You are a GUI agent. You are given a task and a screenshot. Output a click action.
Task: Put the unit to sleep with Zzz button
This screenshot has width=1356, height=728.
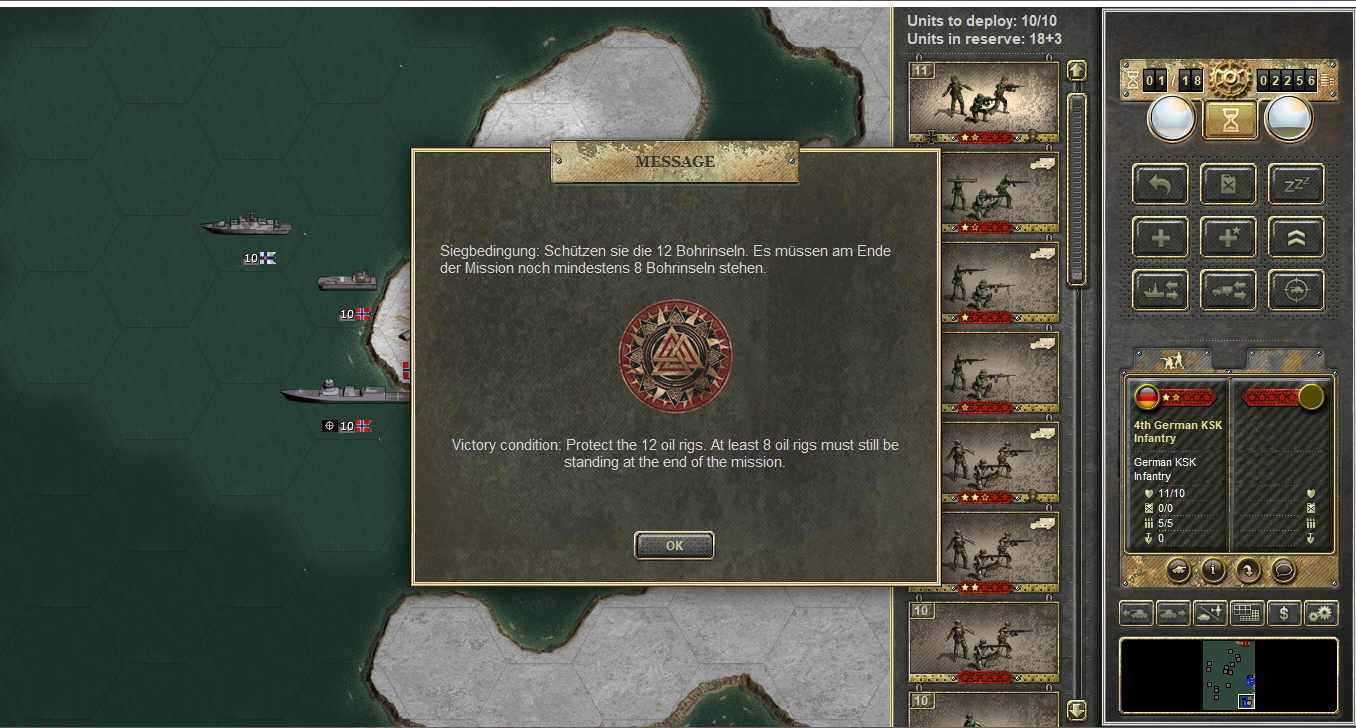coord(1296,184)
